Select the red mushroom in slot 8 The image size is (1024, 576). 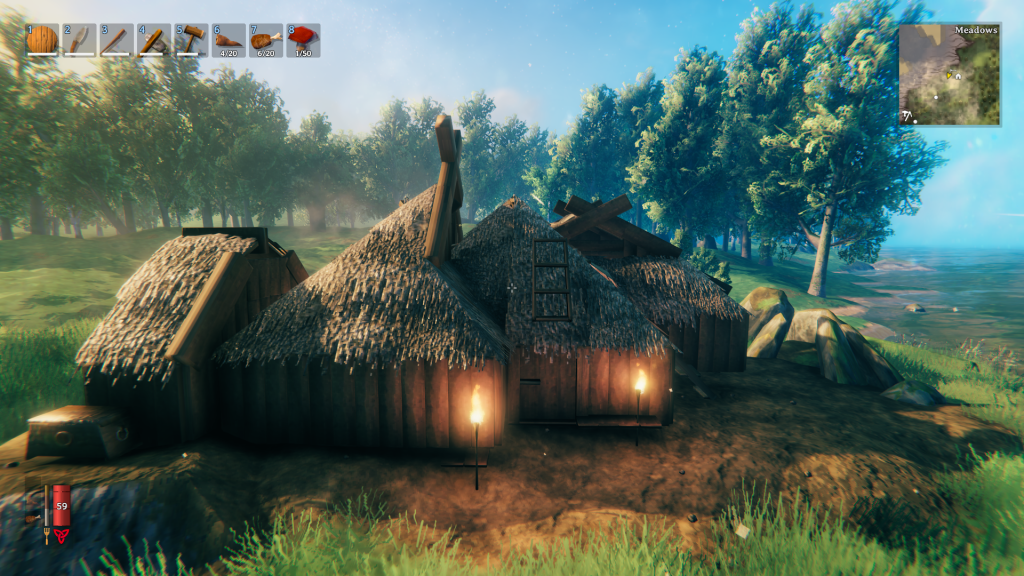303,40
